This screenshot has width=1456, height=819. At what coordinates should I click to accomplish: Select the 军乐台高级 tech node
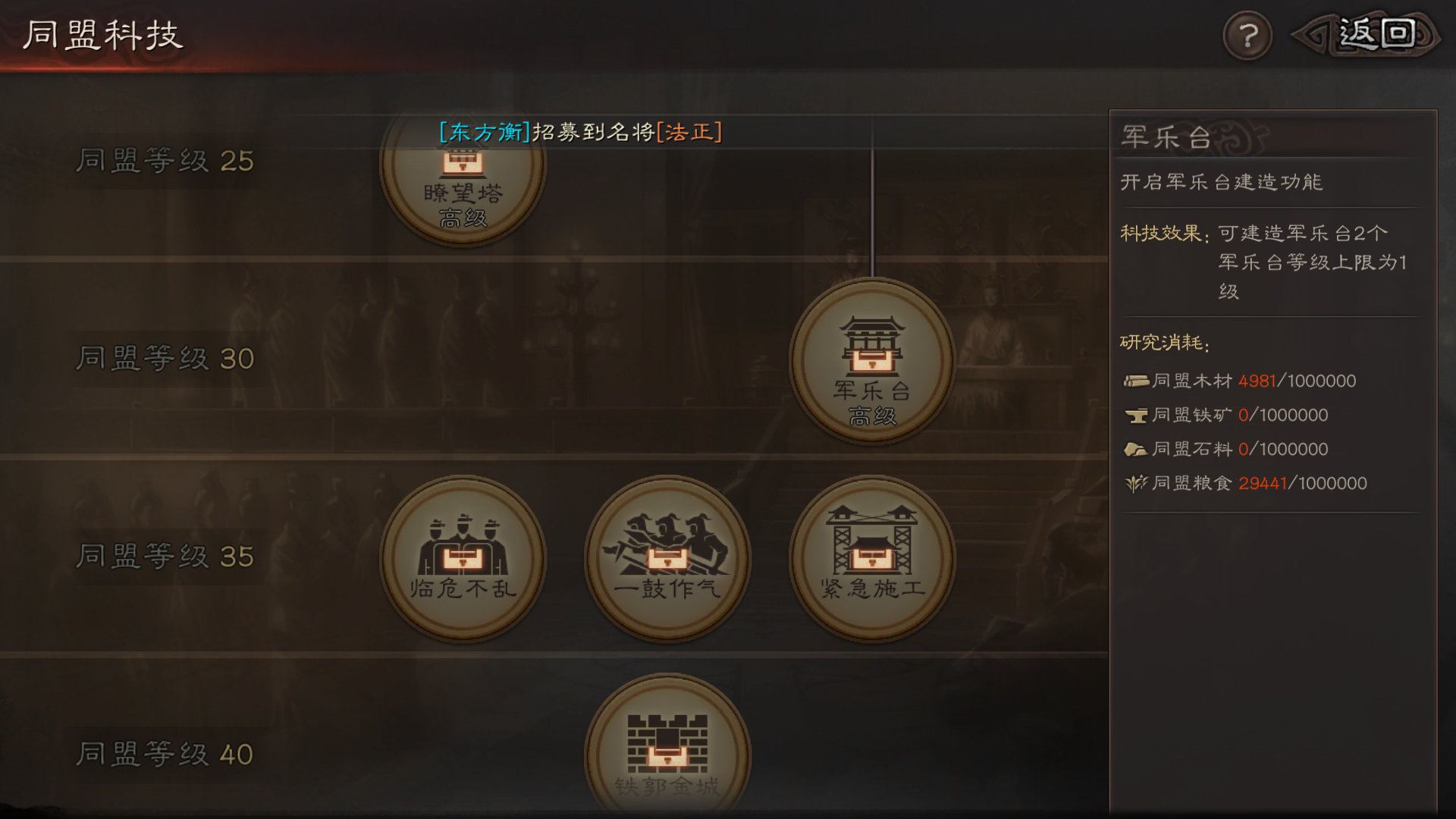click(871, 364)
